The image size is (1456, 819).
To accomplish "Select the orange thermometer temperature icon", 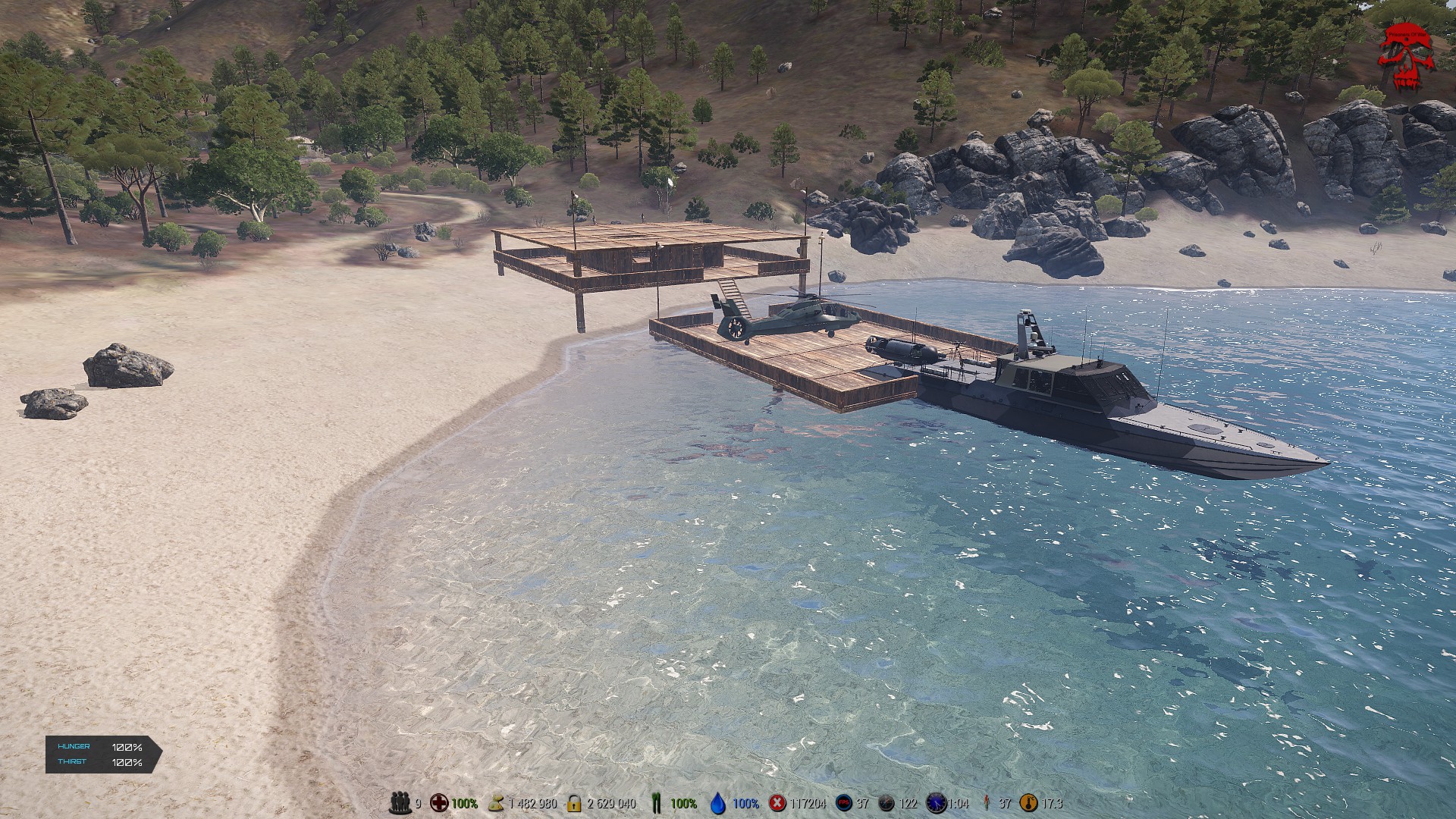I will [1029, 802].
